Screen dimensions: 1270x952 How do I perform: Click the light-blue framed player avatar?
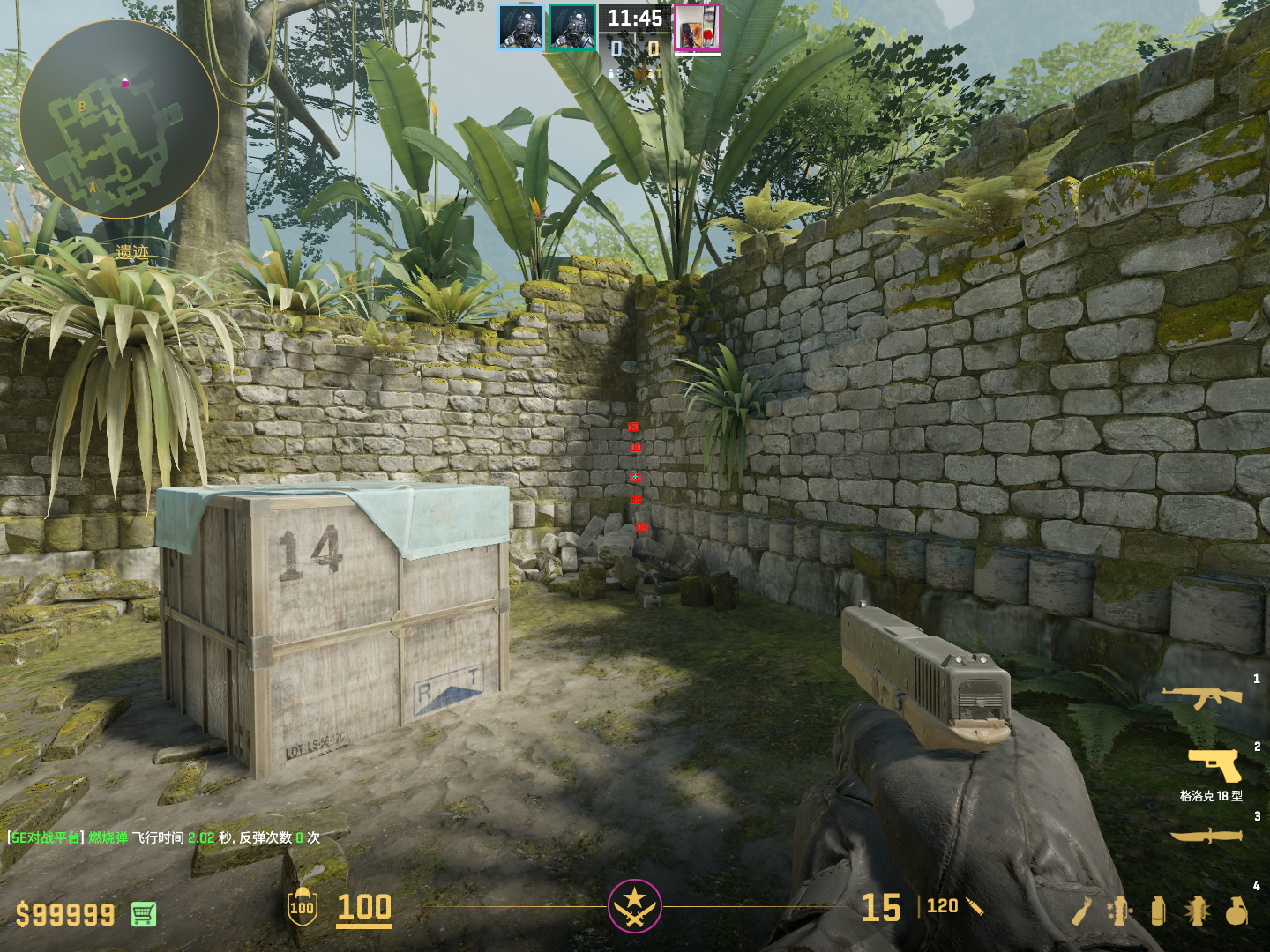(520, 27)
